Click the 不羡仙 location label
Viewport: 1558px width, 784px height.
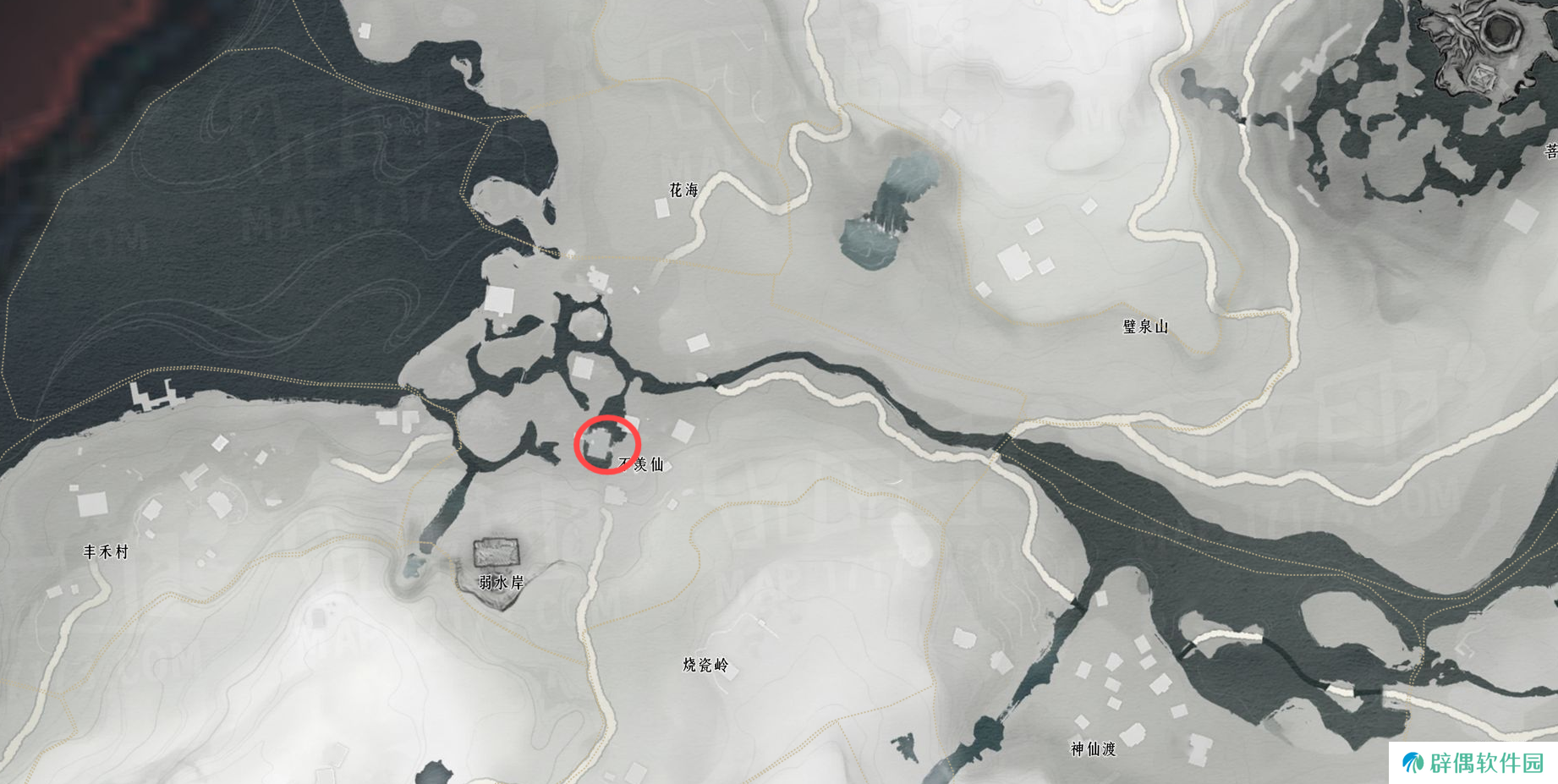click(x=642, y=464)
